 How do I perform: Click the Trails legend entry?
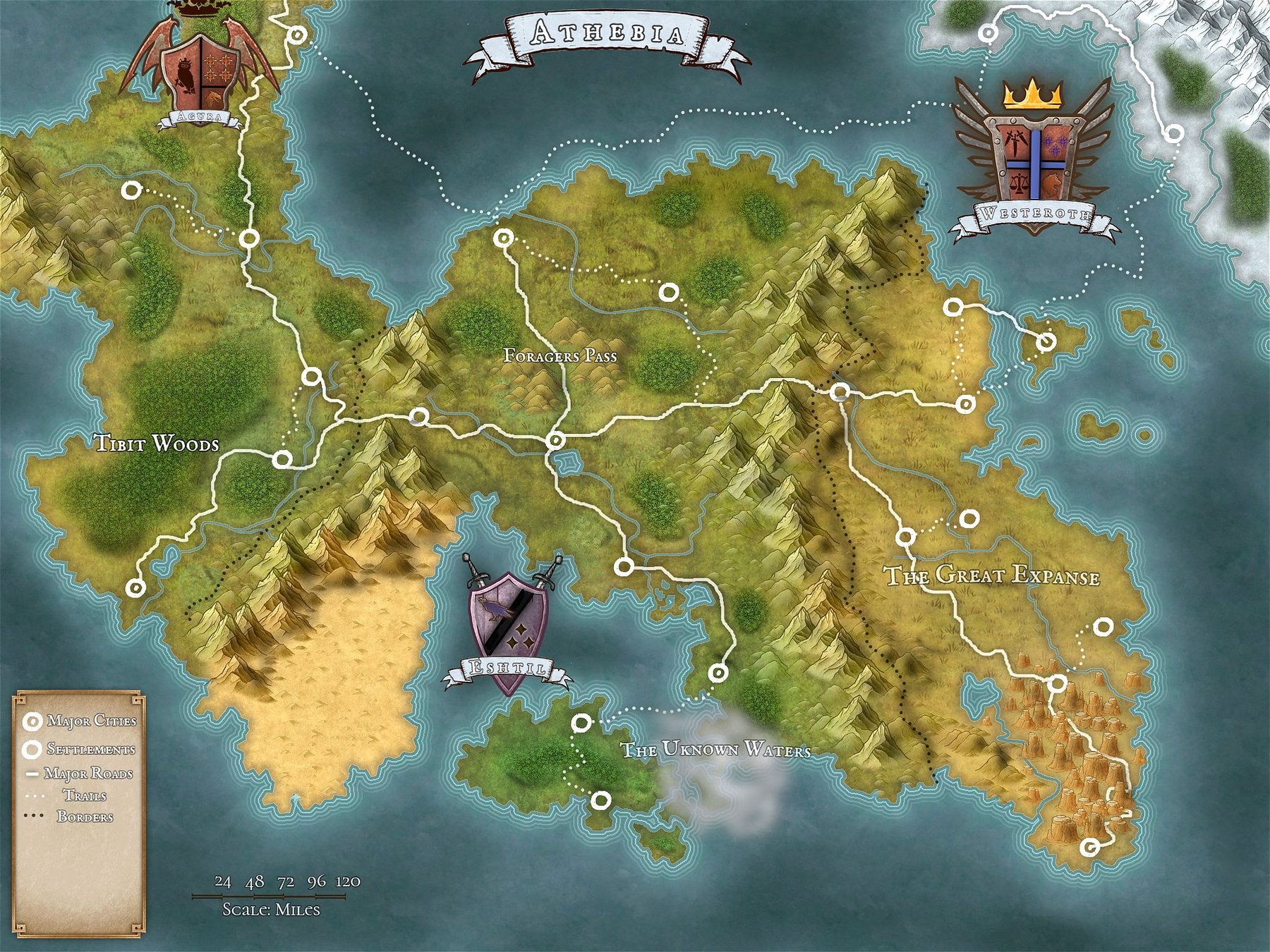click(x=79, y=795)
